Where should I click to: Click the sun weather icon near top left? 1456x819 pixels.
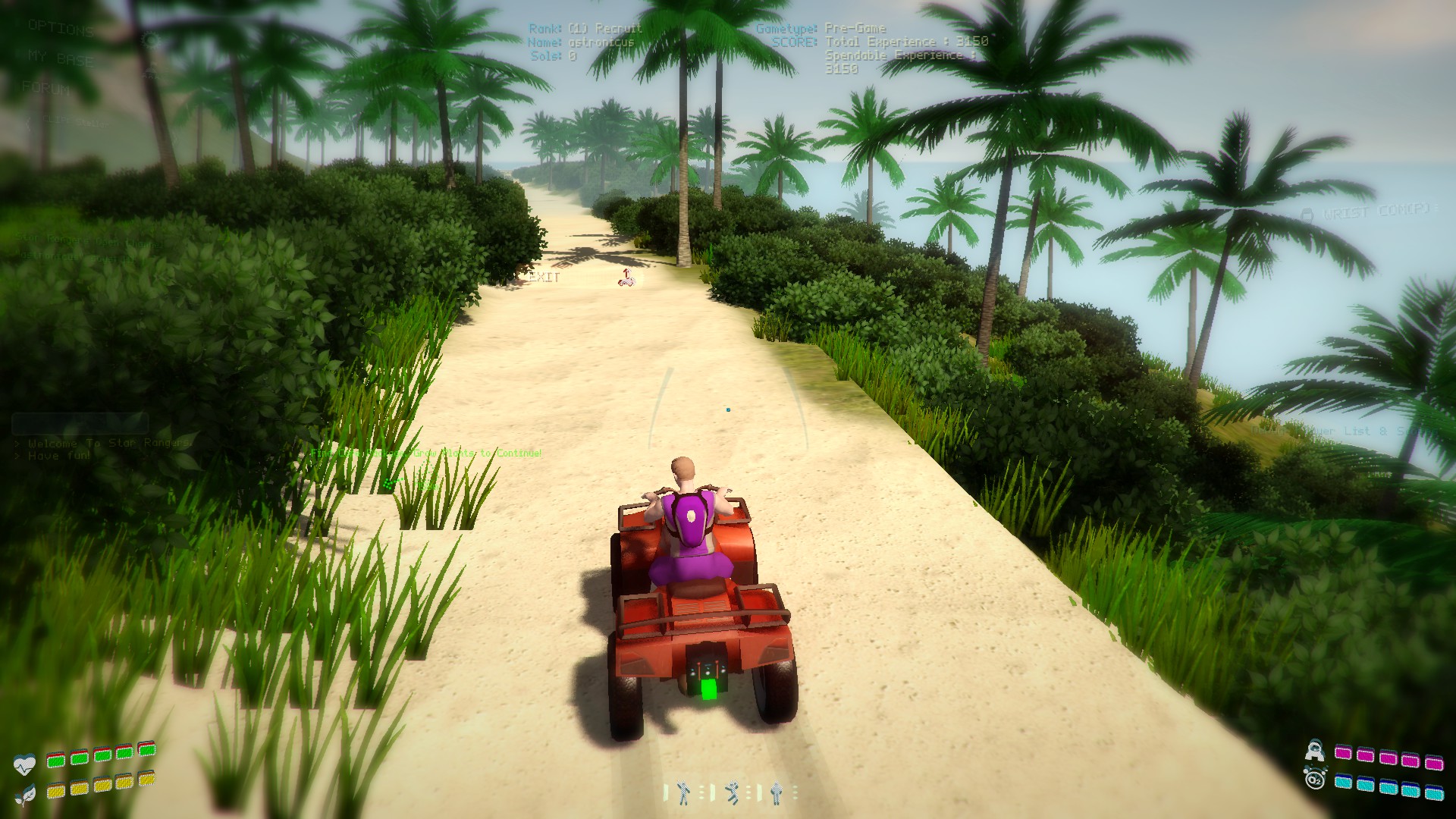pyautogui.click(x=150, y=40)
